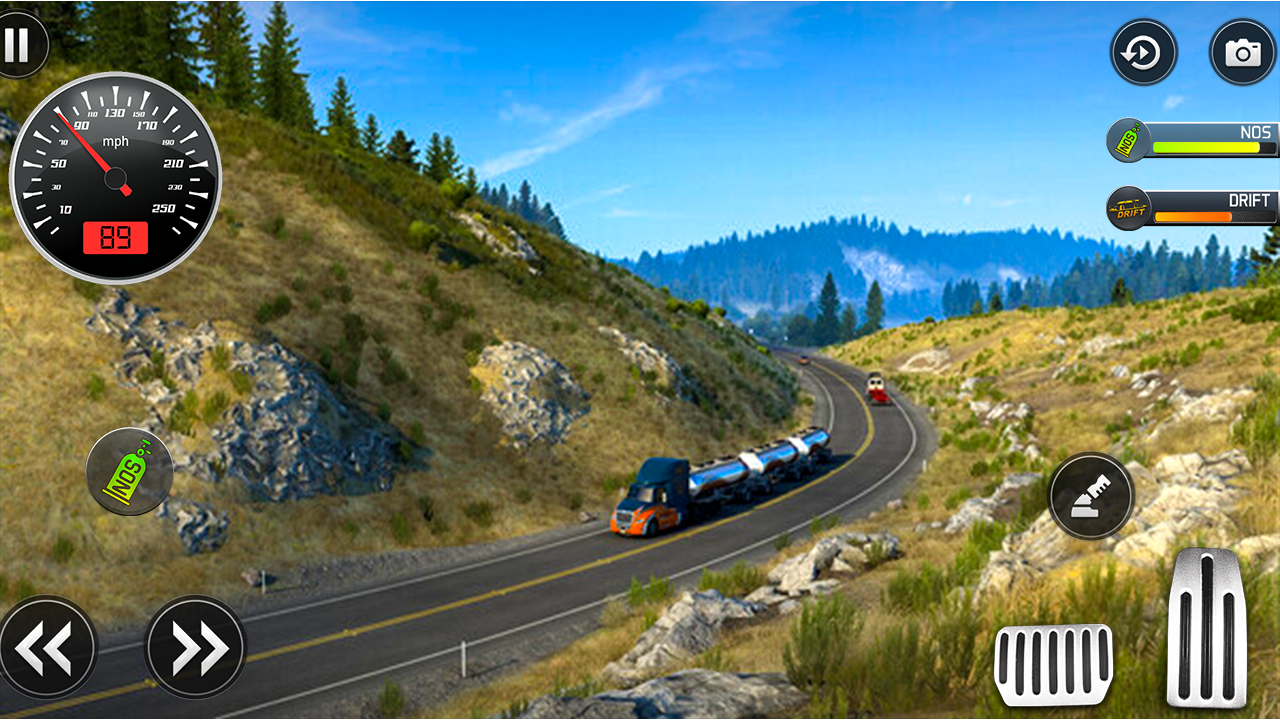Steer left with the double-arrow button
The image size is (1280, 720).
coord(47,647)
